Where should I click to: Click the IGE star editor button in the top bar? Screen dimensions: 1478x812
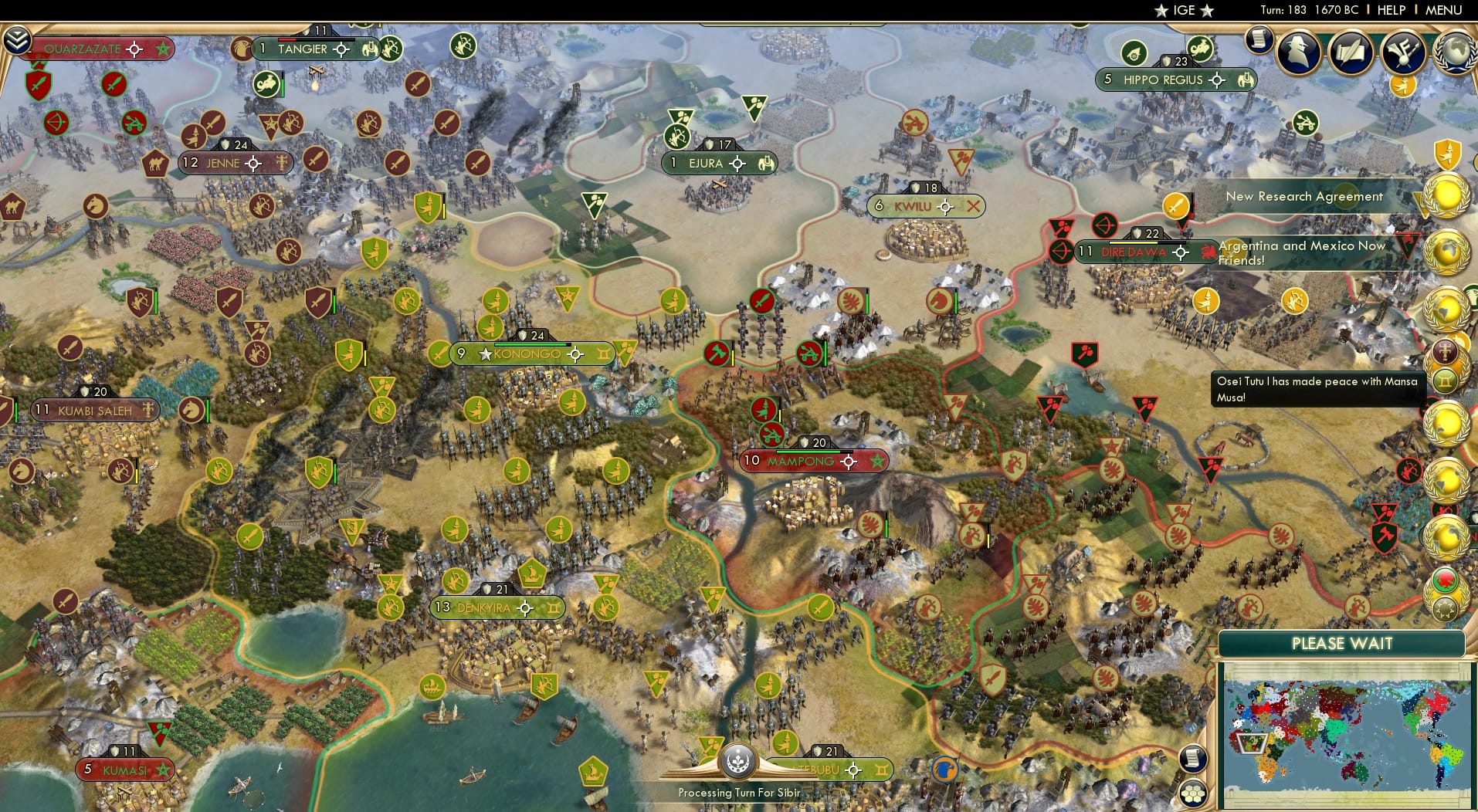tap(1182, 10)
